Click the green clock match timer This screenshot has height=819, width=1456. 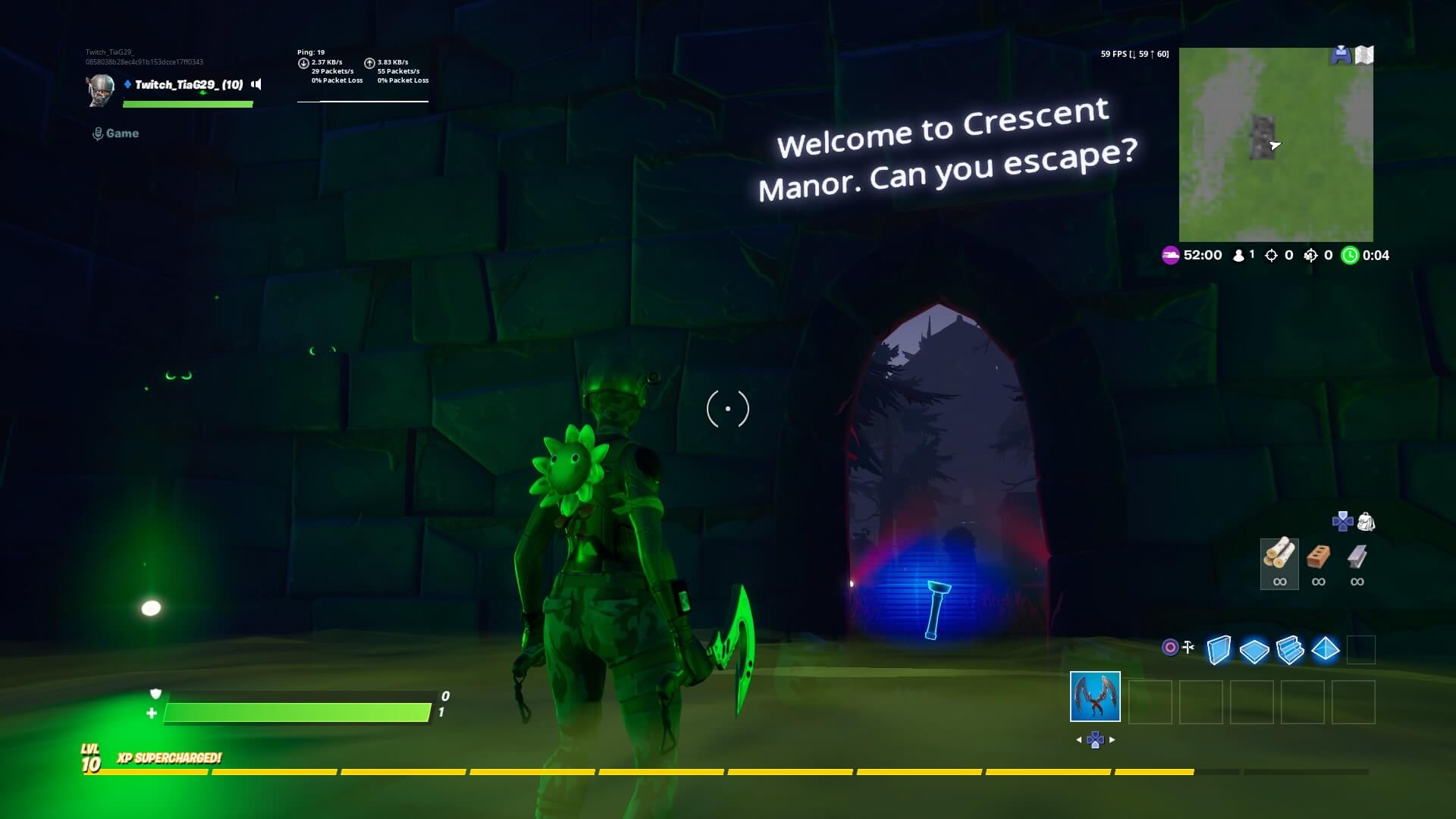tap(1348, 256)
